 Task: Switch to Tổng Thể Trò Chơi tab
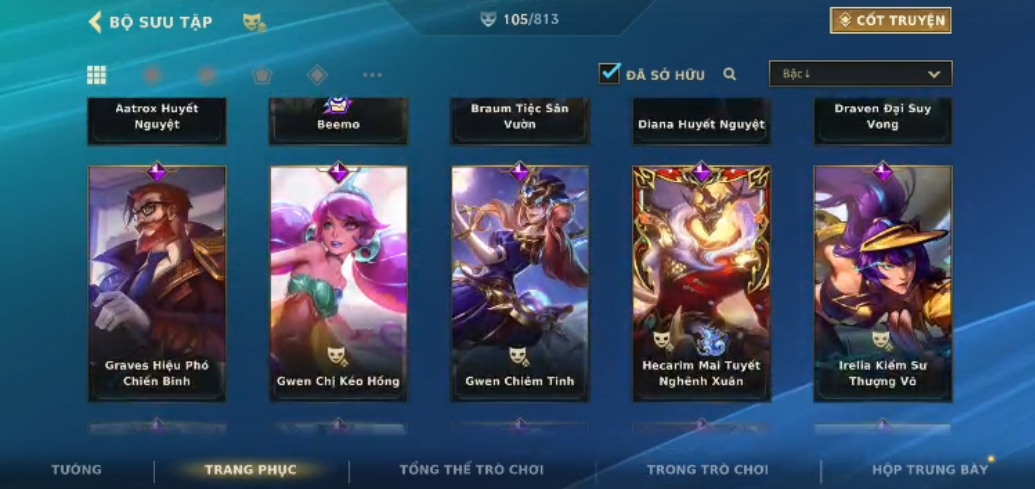(471, 470)
